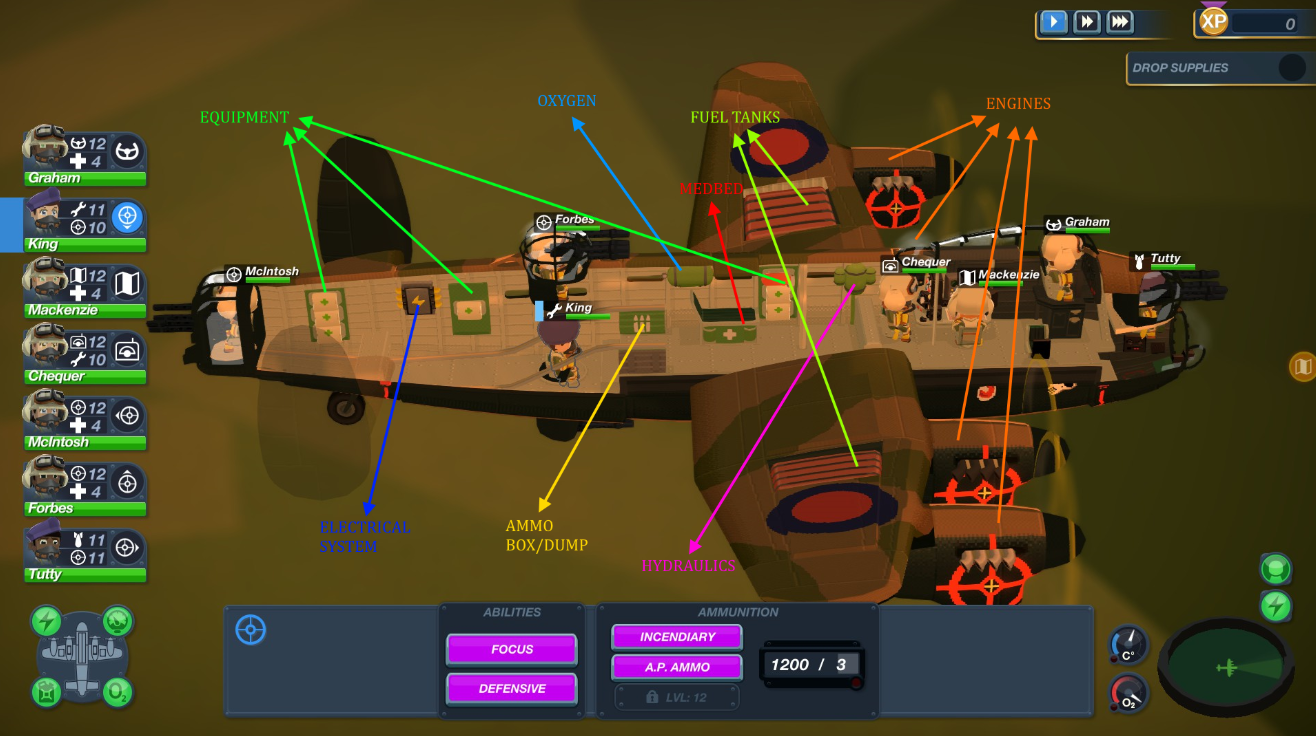Open the supplies bag panel on the right edge
The width and height of the screenshot is (1316, 736).
pos(1303,368)
